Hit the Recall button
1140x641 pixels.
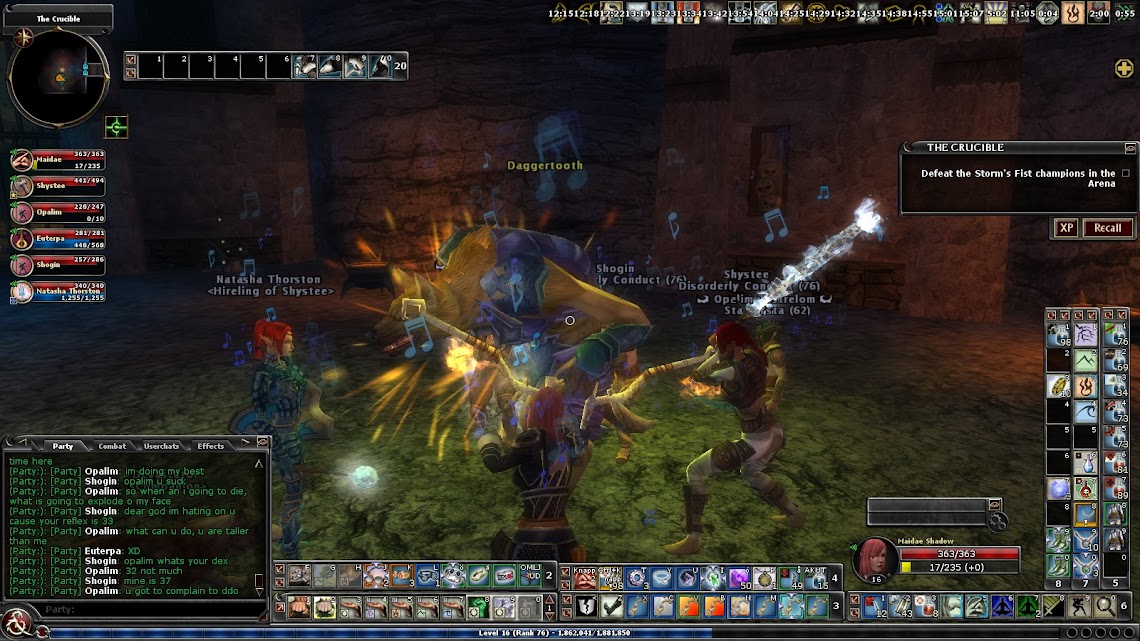tap(1107, 228)
